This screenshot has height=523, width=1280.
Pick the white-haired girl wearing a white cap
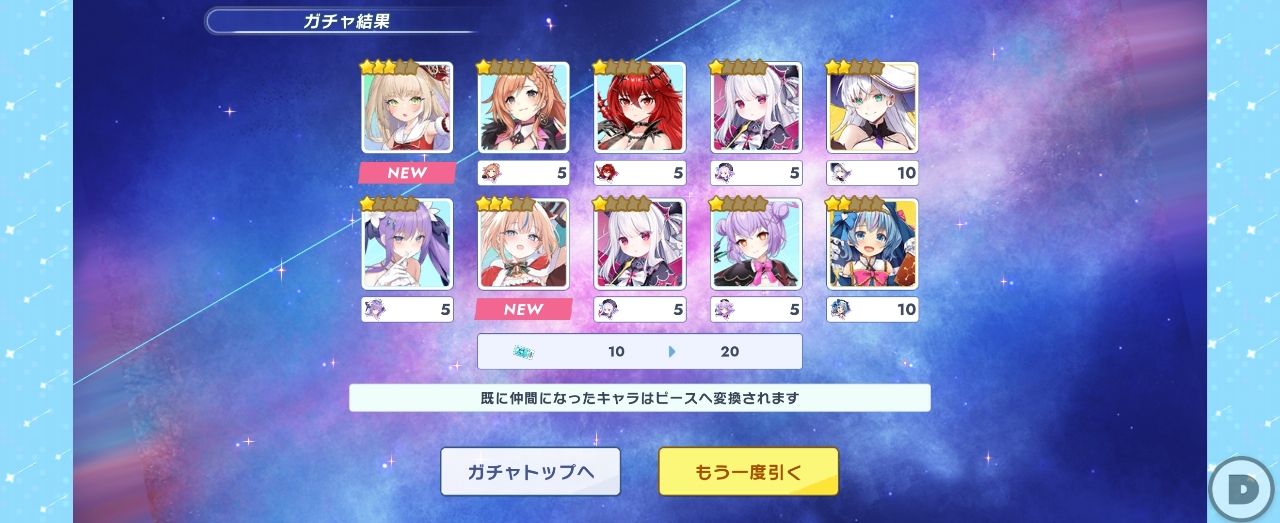tap(872, 107)
